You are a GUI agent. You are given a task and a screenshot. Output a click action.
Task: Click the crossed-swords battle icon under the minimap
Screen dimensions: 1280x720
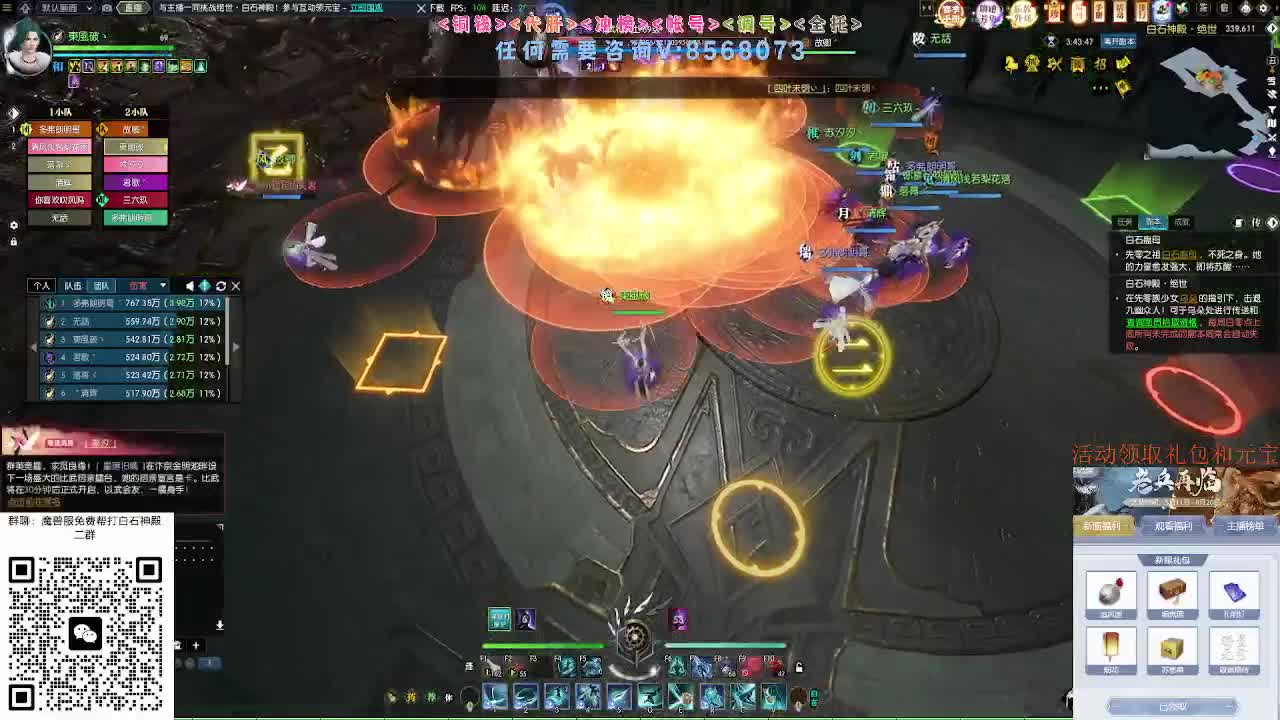point(1271,138)
